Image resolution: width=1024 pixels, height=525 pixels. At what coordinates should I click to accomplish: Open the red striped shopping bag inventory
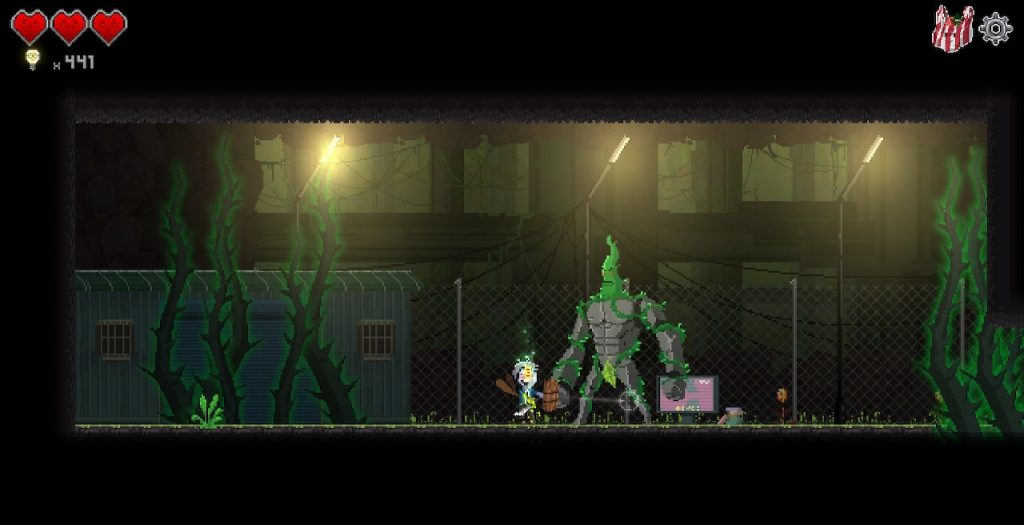pos(952,28)
